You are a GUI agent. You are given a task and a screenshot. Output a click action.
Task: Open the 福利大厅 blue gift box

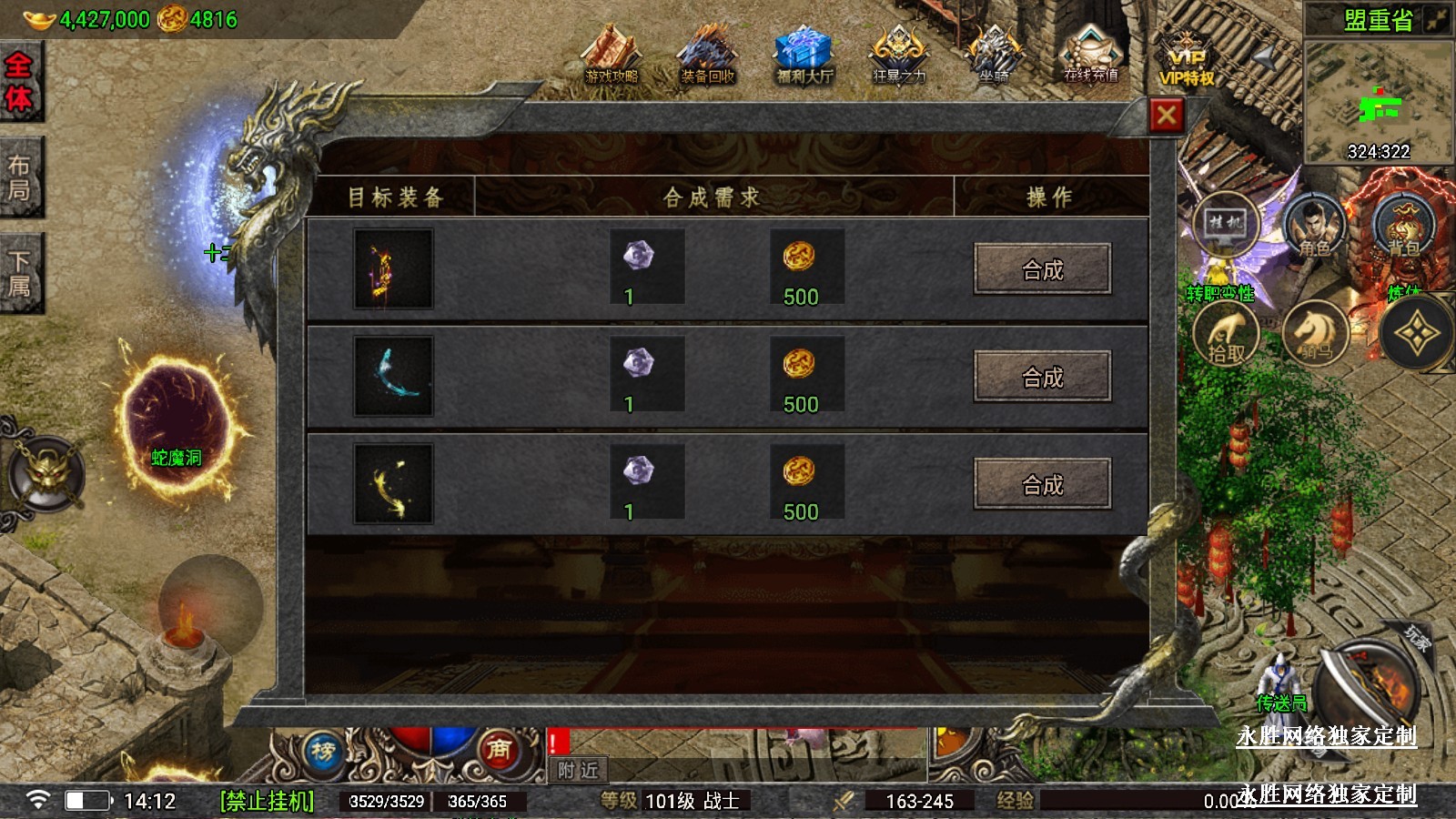click(x=804, y=56)
